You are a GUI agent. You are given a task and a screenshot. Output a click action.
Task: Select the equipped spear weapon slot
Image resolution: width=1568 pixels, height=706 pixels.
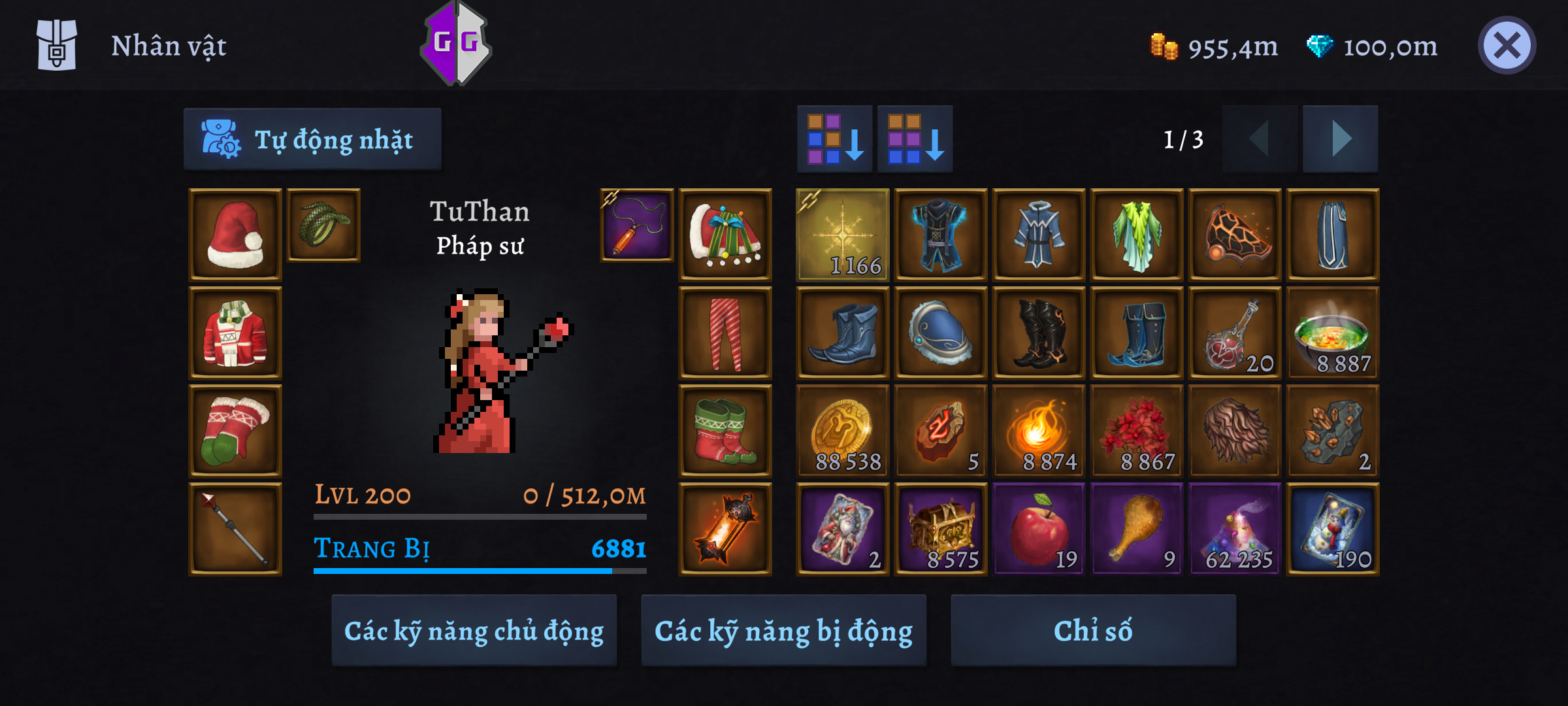(235, 529)
